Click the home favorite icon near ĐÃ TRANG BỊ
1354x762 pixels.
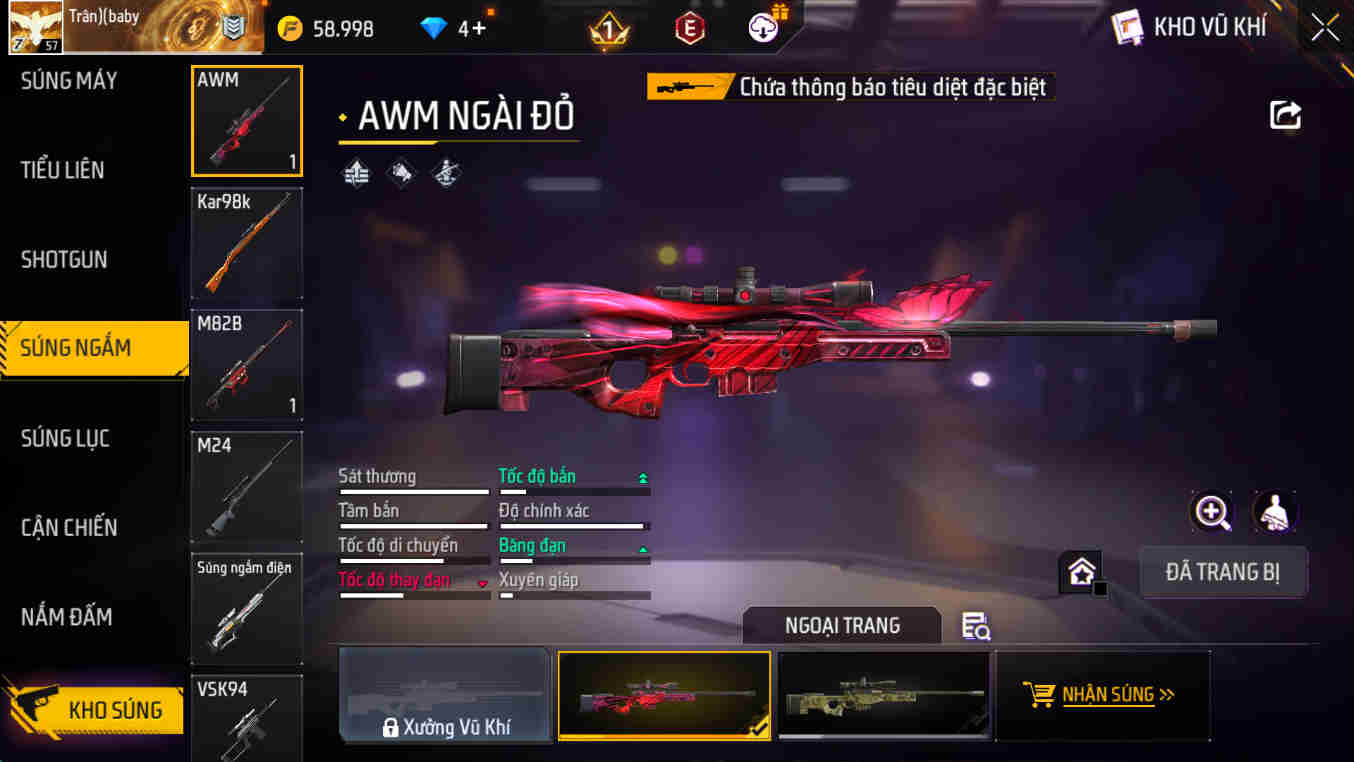(1081, 571)
